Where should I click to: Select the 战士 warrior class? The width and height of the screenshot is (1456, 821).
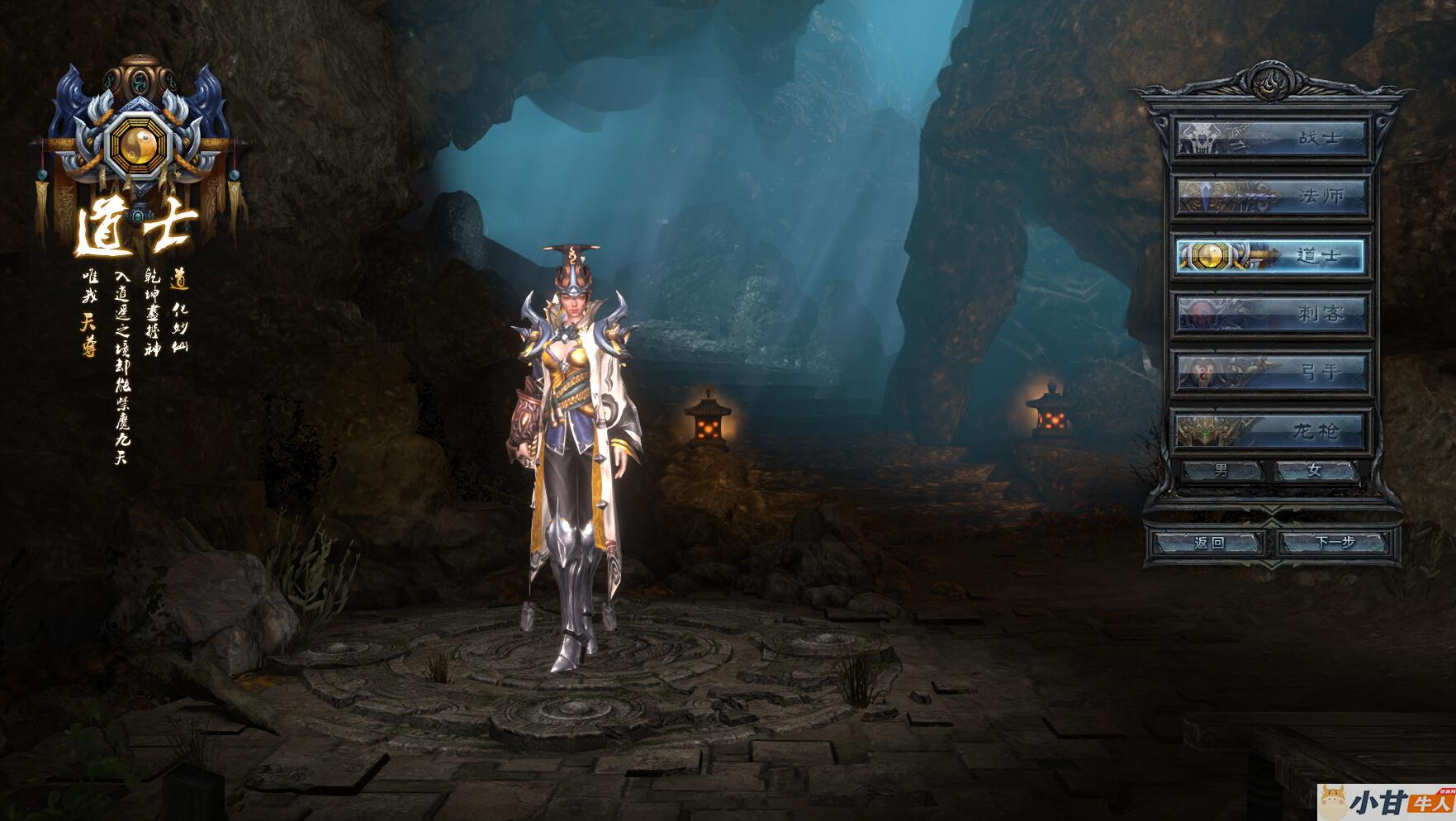[x=1272, y=139]
